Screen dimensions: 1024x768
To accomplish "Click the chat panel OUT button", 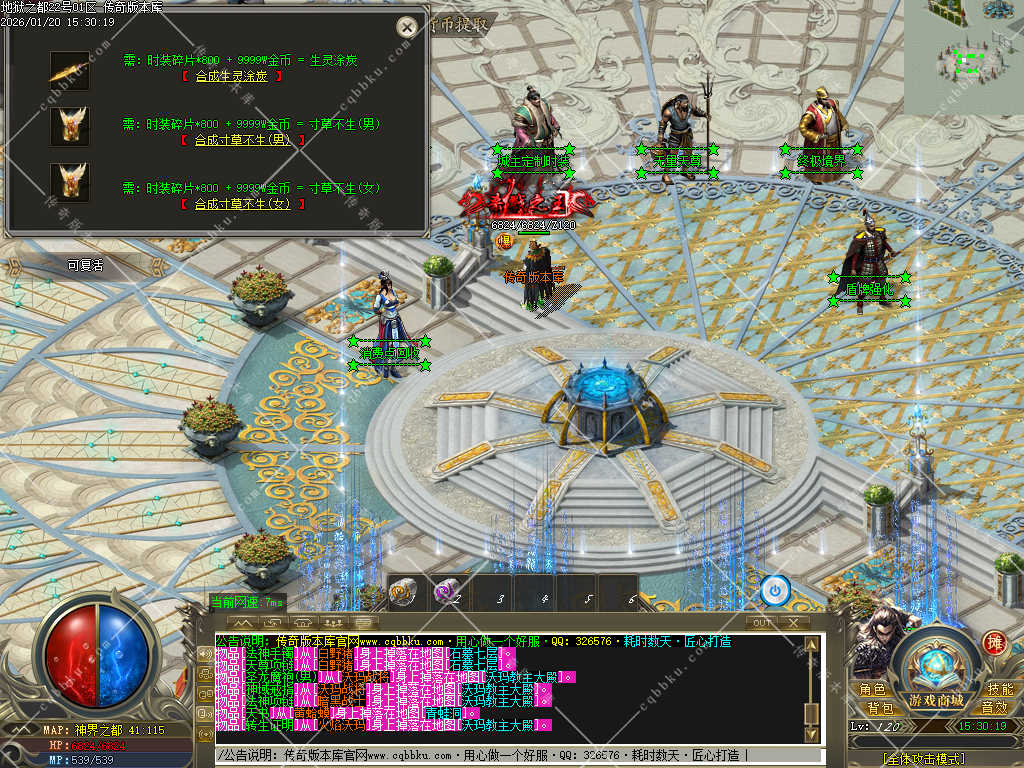I will (762, 623).
